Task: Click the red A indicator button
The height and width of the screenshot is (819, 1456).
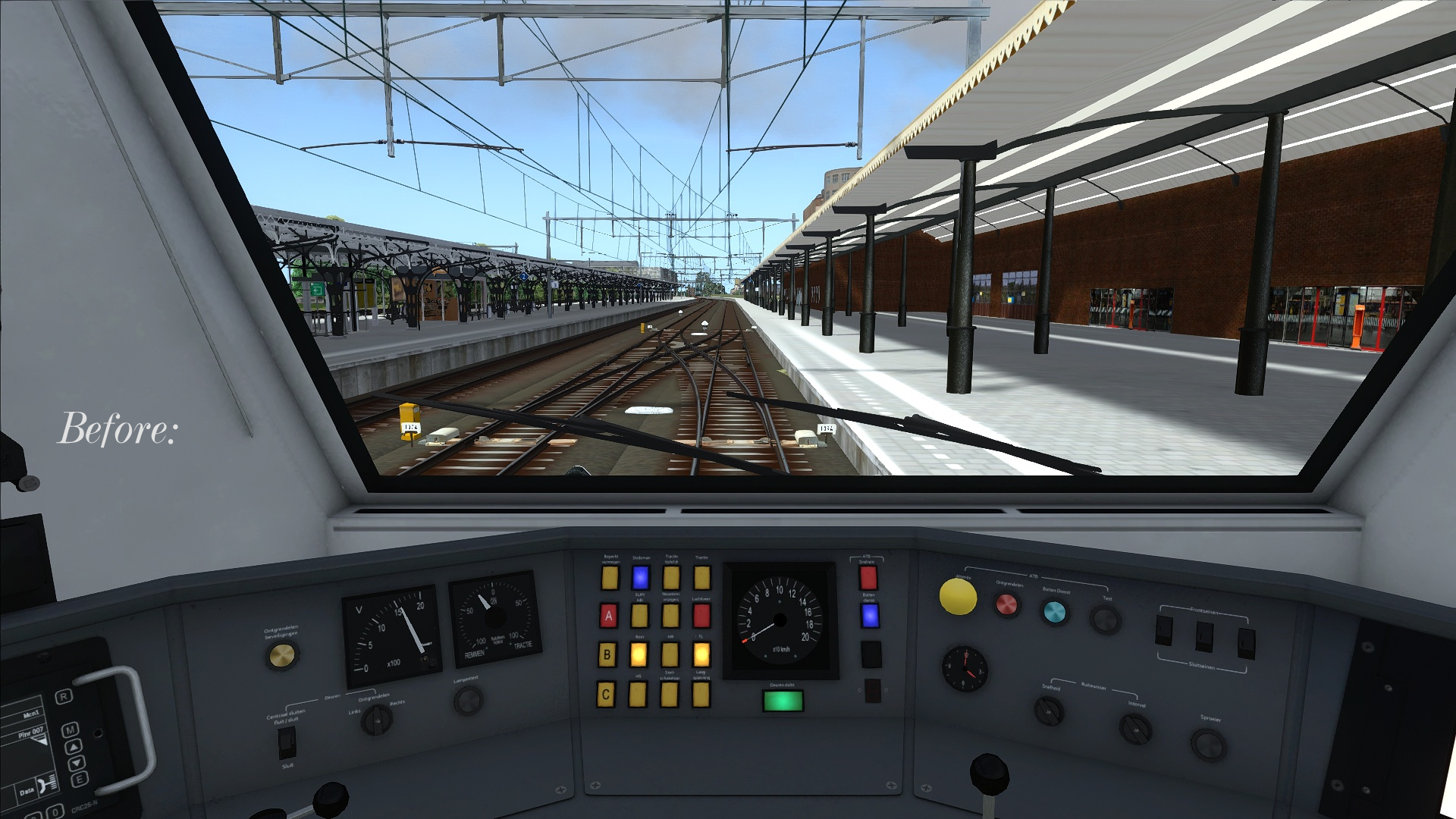Action: point(608,616)
